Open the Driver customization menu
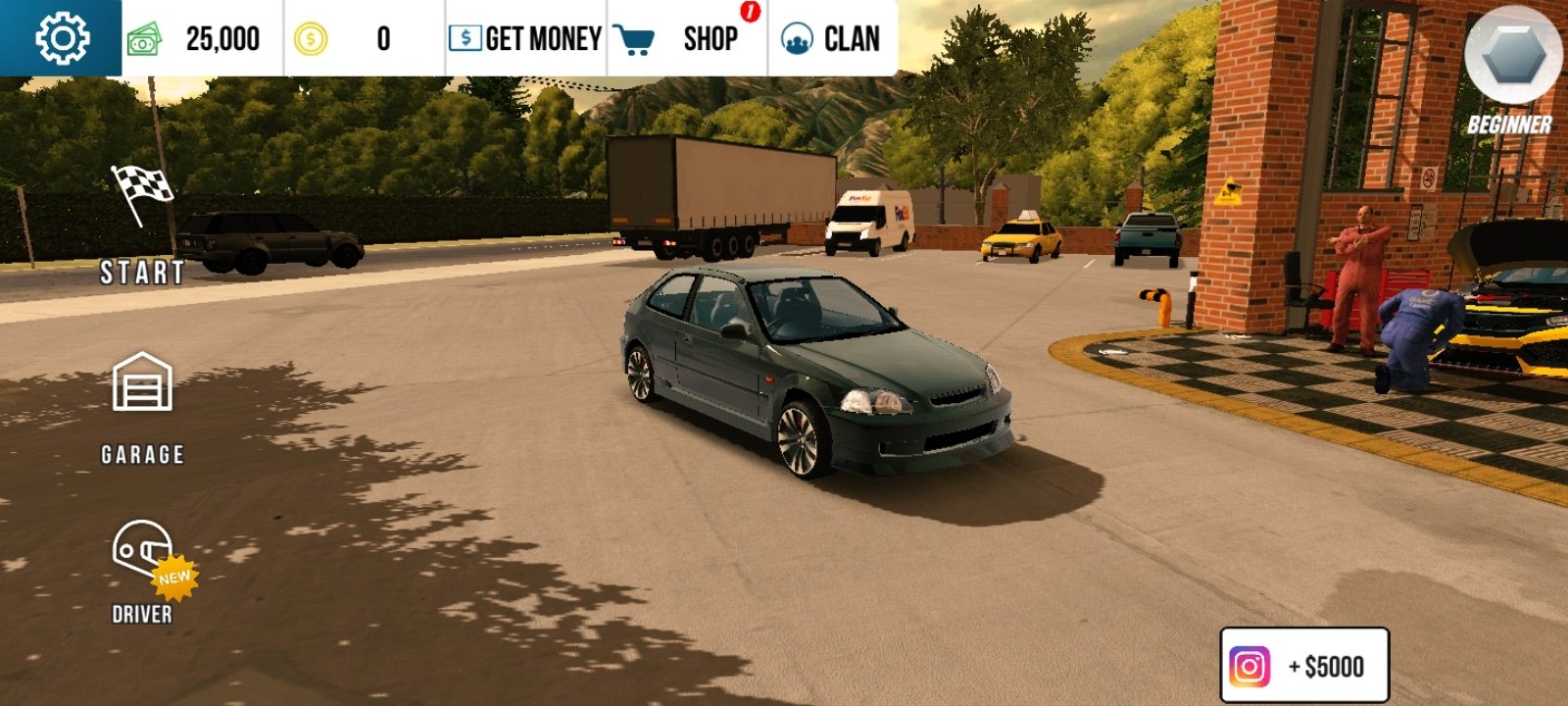The width and height of the screenshot is (1568, 706). [143, 571]
